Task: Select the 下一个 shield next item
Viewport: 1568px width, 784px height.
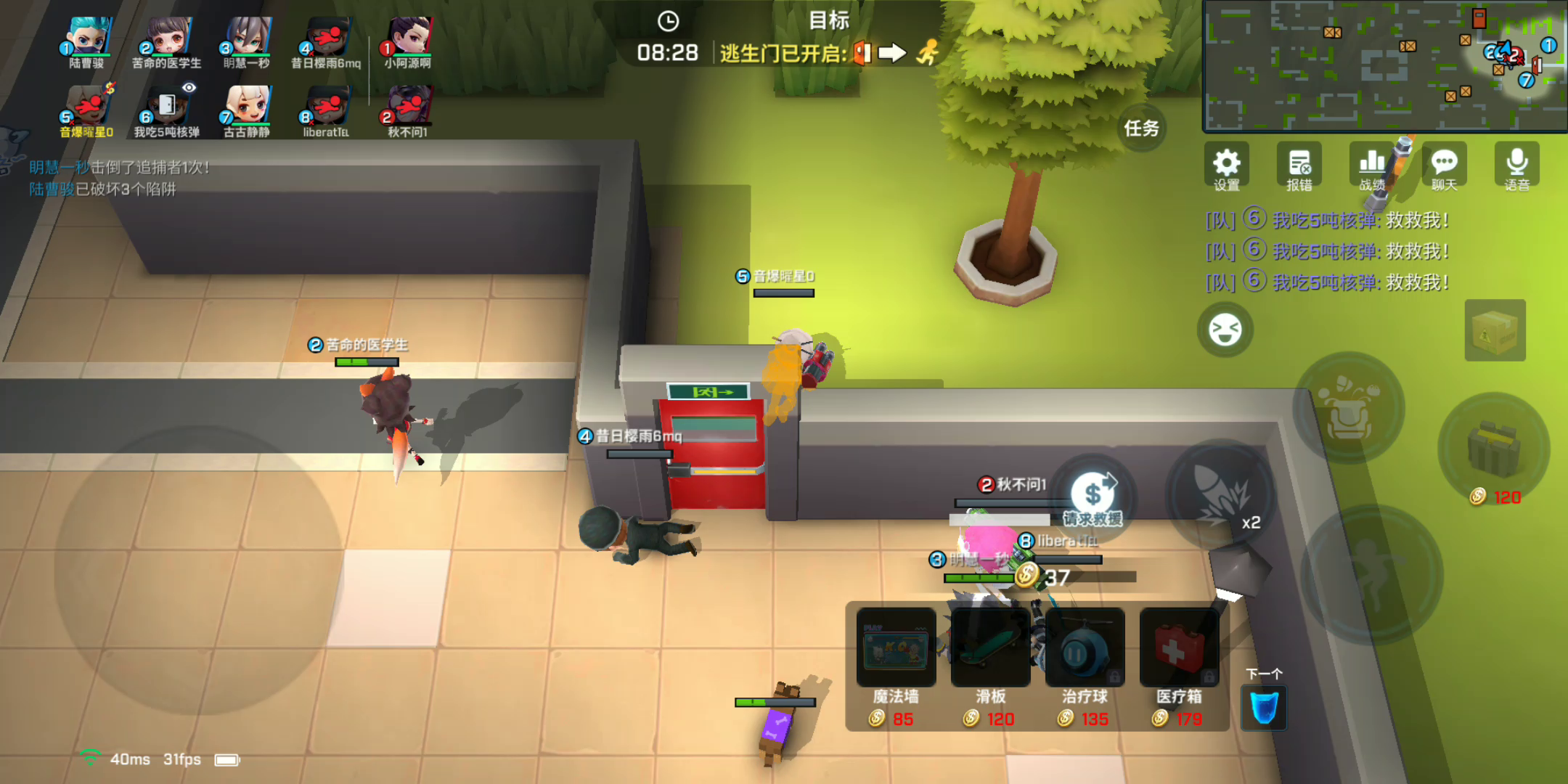Action: pos(1264,707)
